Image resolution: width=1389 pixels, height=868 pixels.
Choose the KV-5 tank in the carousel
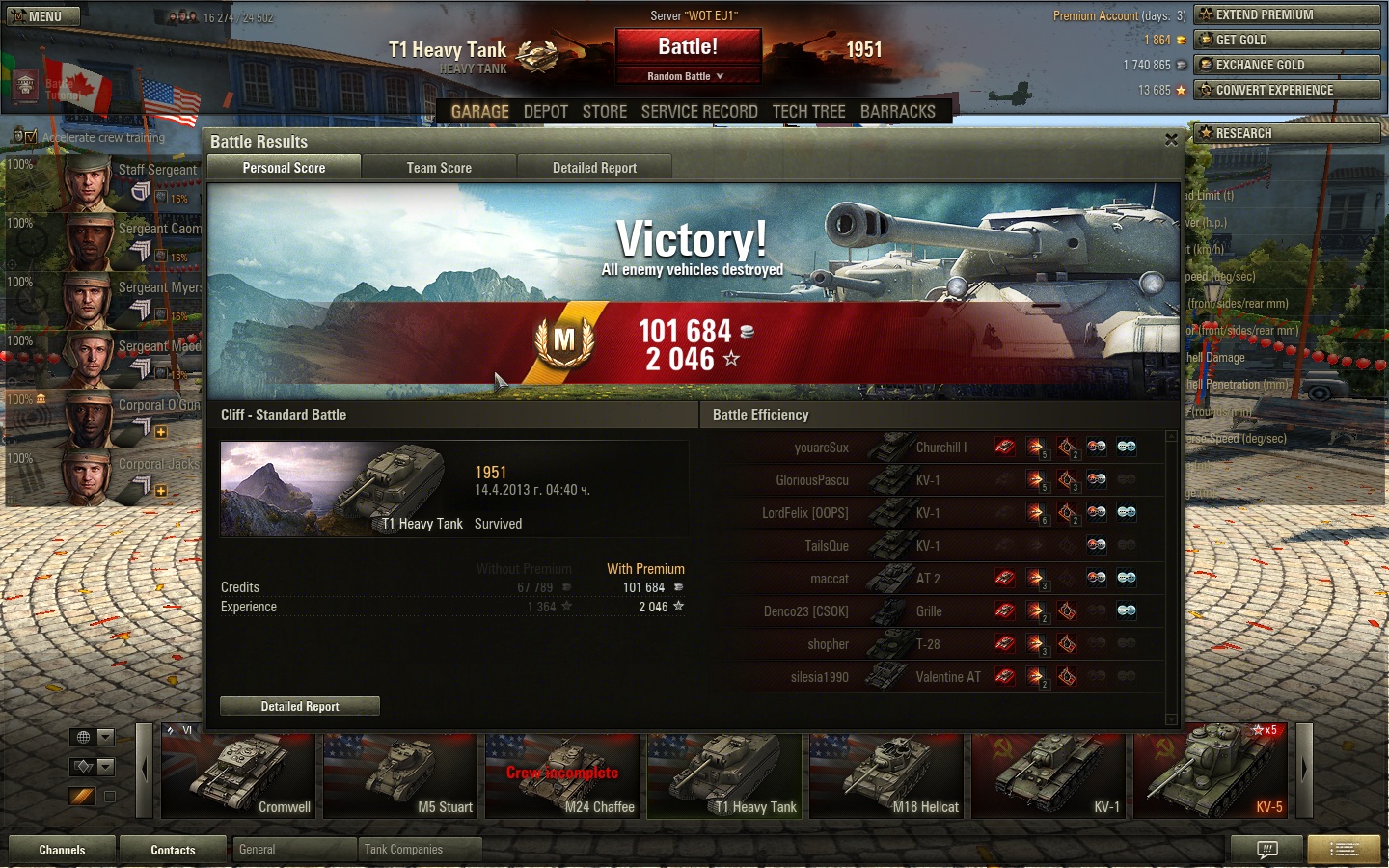(1211, 776)
